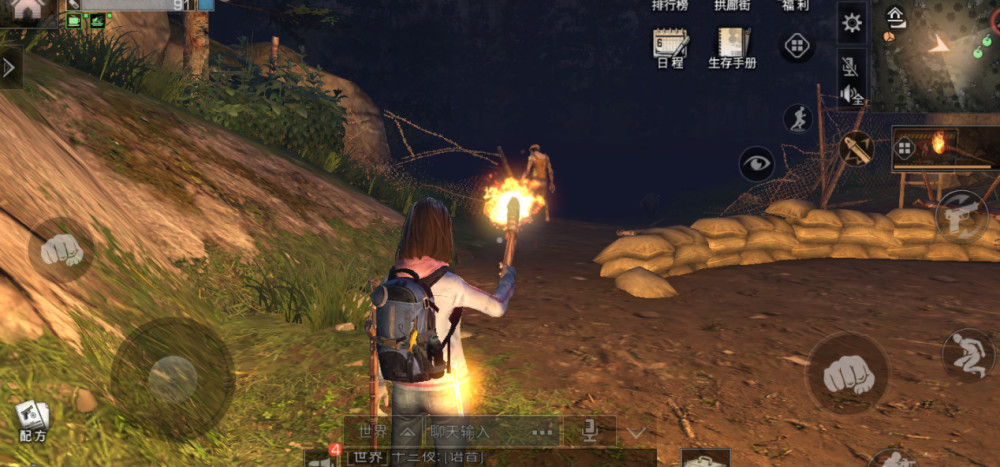Screen dimensions: 1000x467
Task: Open the 日程 schedule calendar
Action: pyautogui.click(x=670, y=48)
